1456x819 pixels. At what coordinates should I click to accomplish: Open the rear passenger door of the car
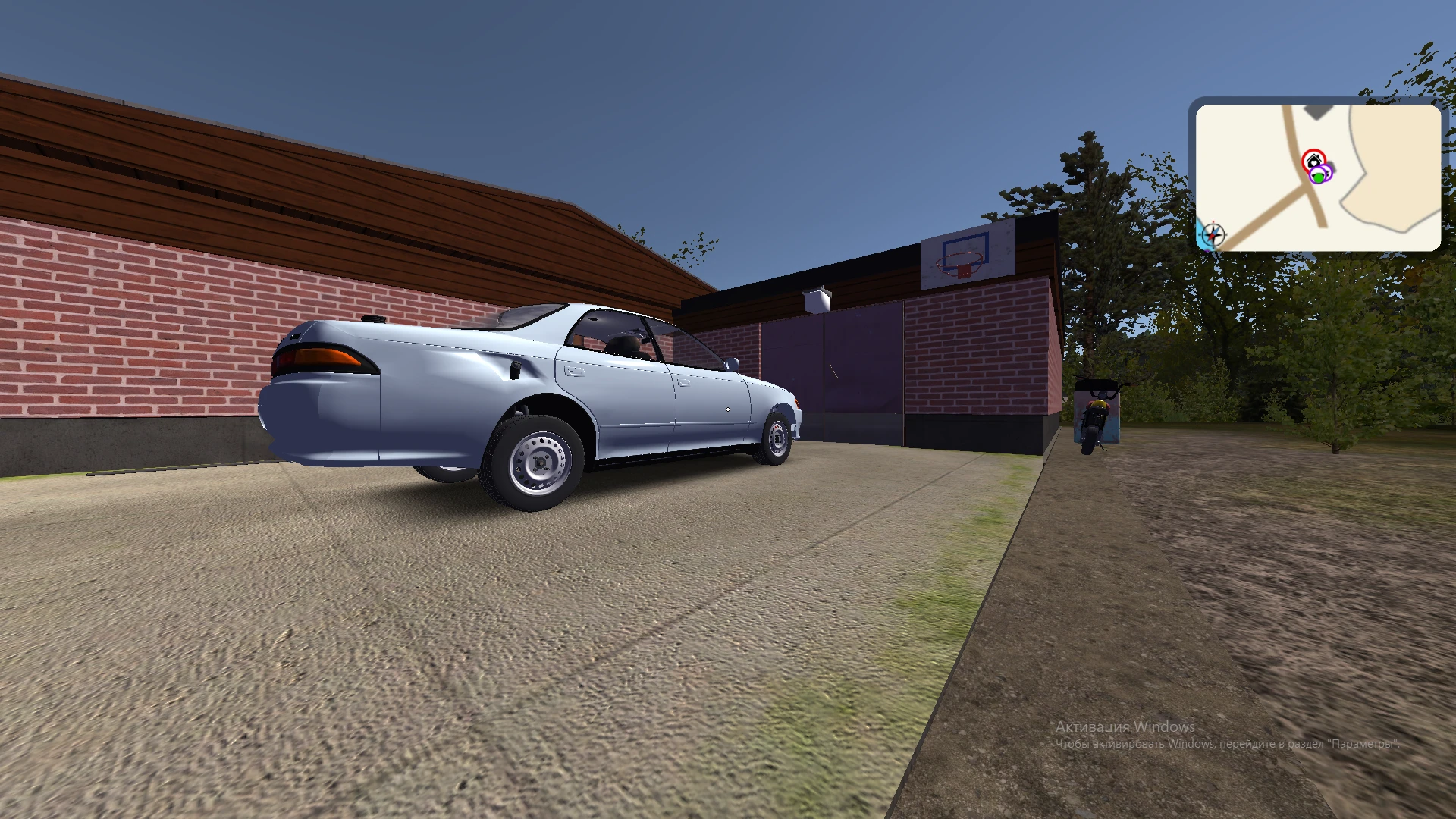[x=574, y=371]
